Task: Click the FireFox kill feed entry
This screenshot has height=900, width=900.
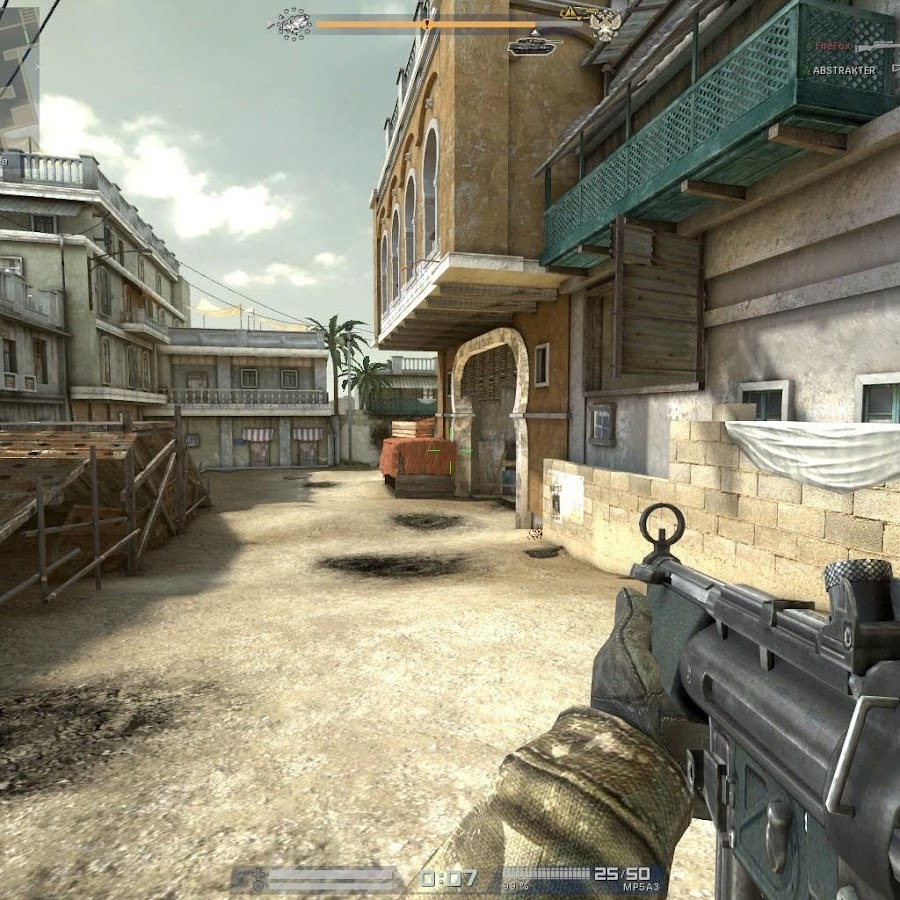Action: [831, 46]
